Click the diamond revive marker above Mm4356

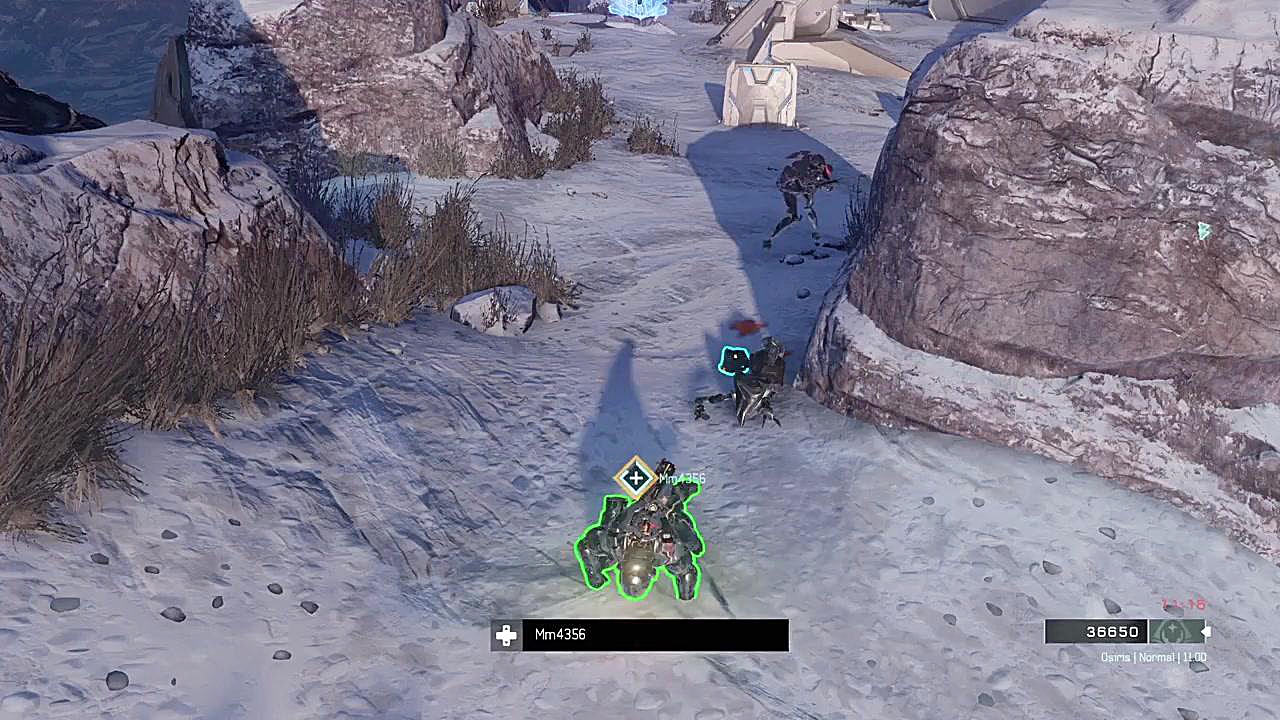[635, 478]
